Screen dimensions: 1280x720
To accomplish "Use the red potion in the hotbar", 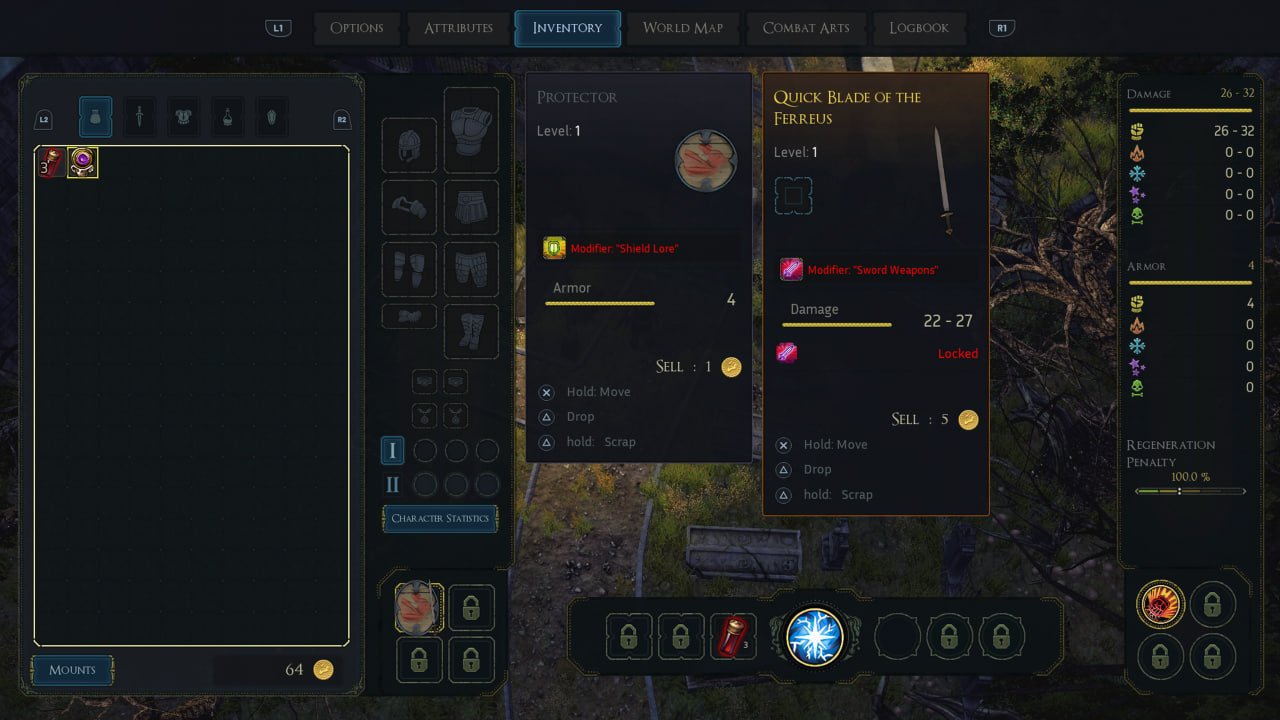I will click(x=733, y=637).
